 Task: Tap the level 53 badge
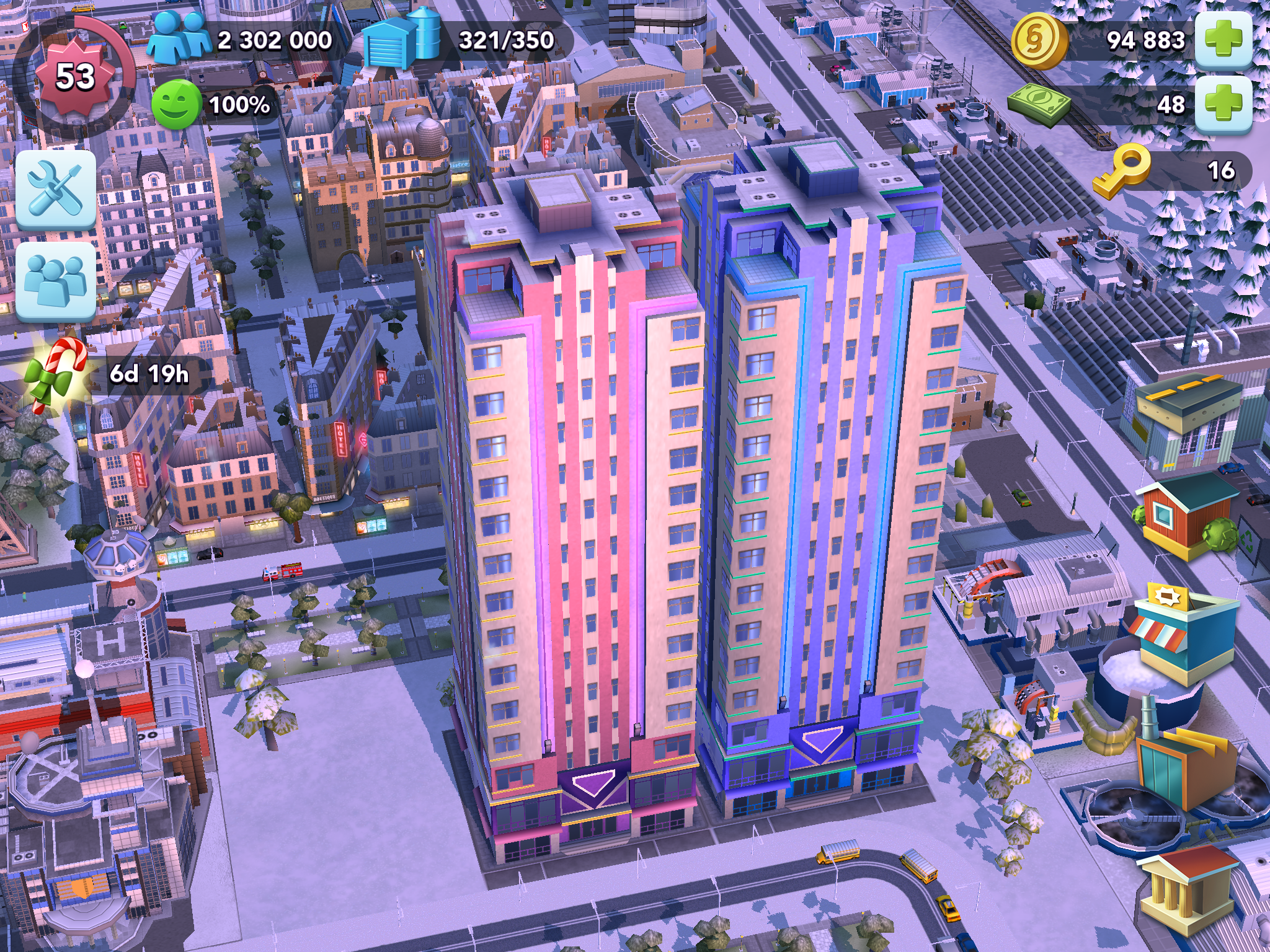click(74, 76)
